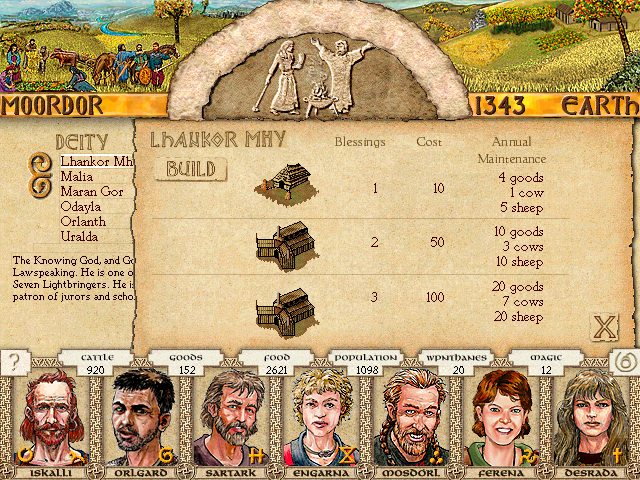Viewport: 640px width, 480px height.
Task: Close the temple panel with X
Action: (x=603, y=326)
